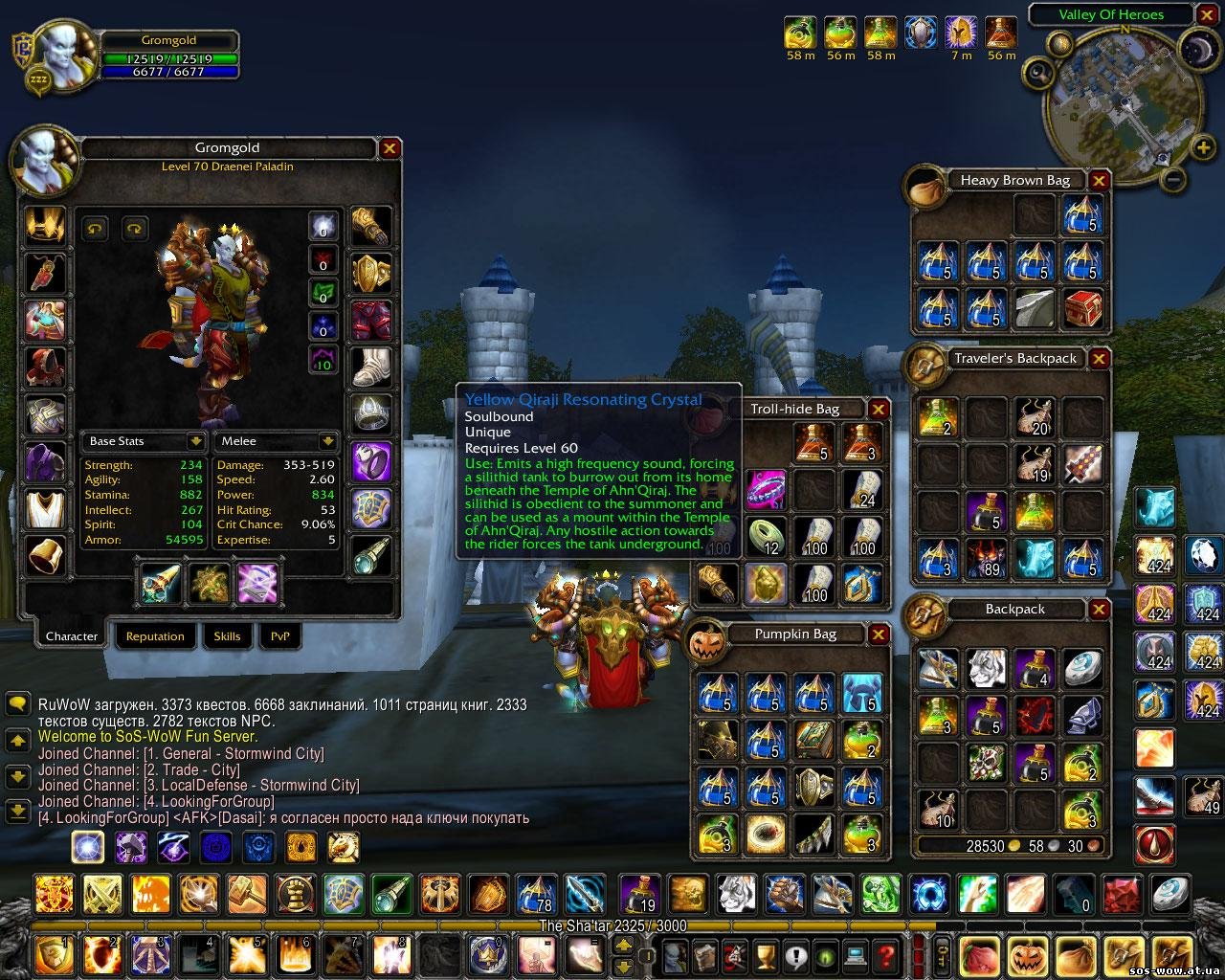Zoom in on the minimap
The image size is (1225, 980).
[x=1203, y=147]
